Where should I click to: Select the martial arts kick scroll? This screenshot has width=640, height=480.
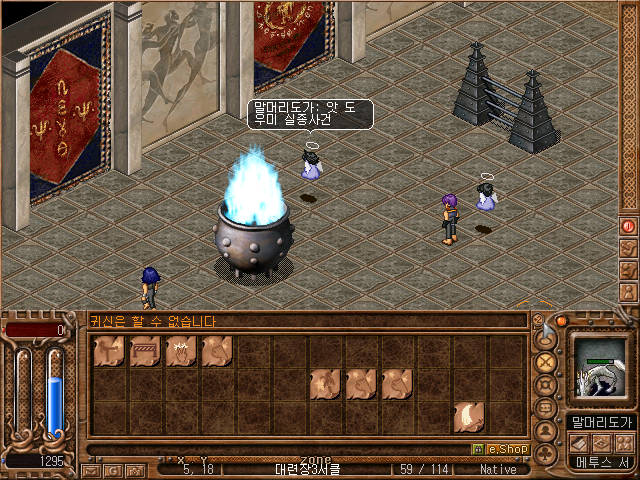[x=108, y=352]
